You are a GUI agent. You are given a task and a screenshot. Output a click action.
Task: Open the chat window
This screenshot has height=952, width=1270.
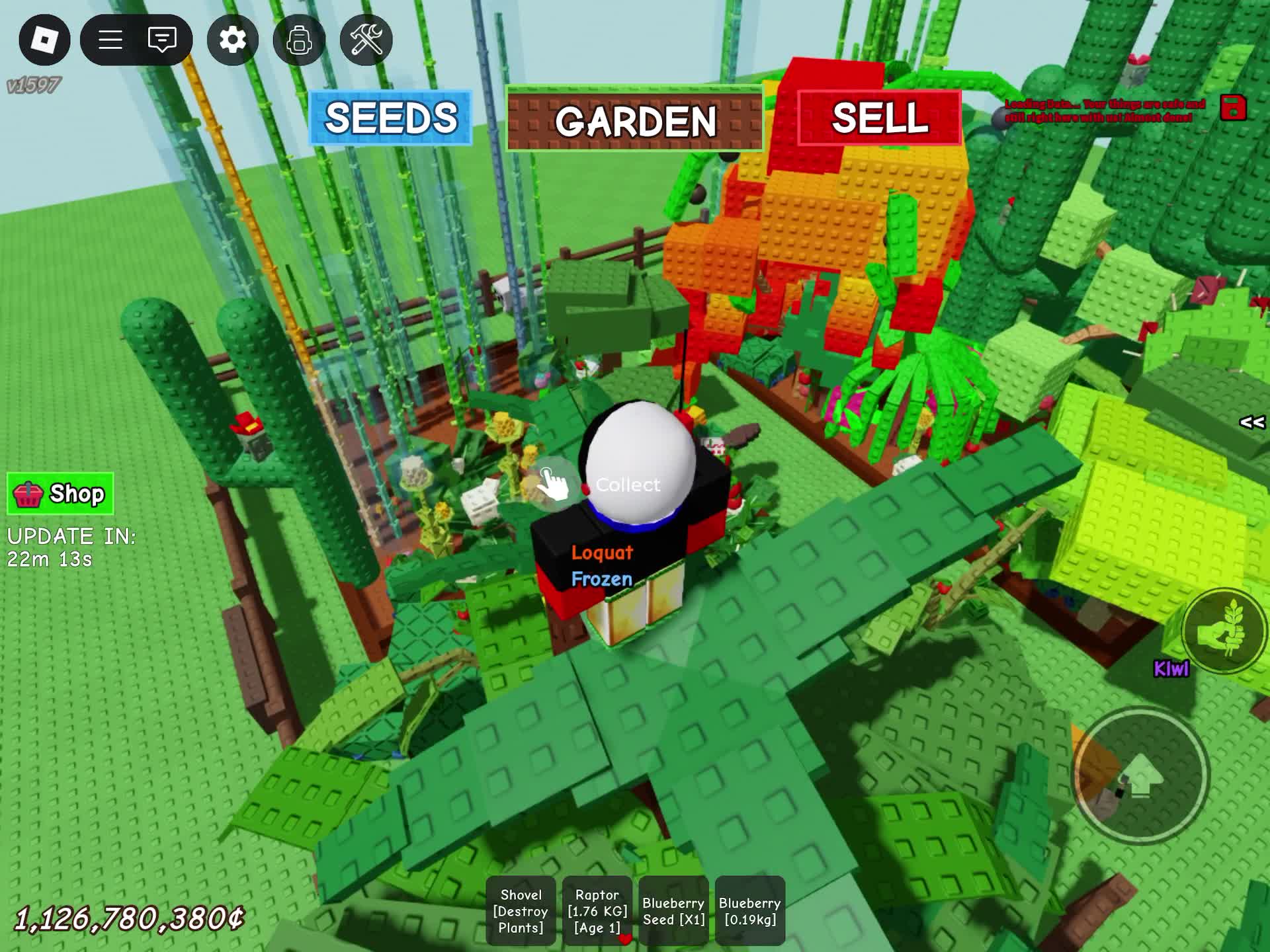(x=162, y=40)
